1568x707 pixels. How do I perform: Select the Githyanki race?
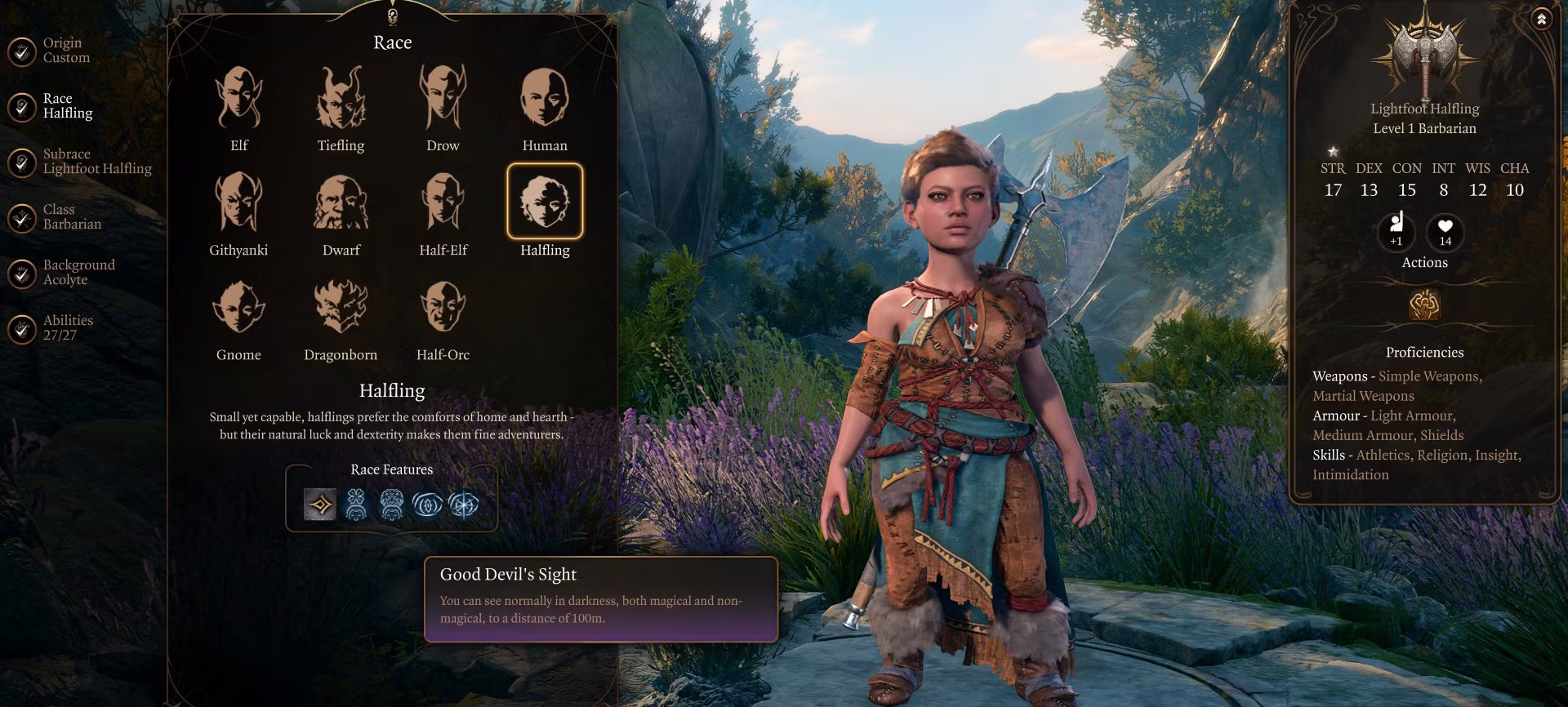[238, 202]
